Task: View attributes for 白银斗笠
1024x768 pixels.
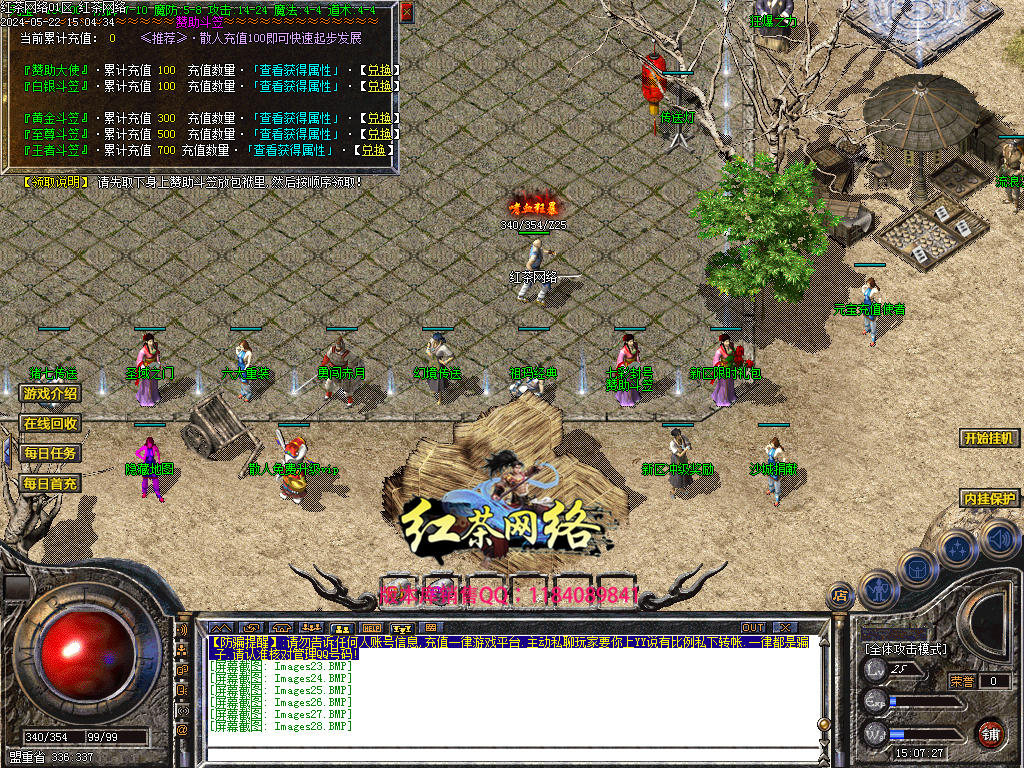Action: (x=298, y=86)
